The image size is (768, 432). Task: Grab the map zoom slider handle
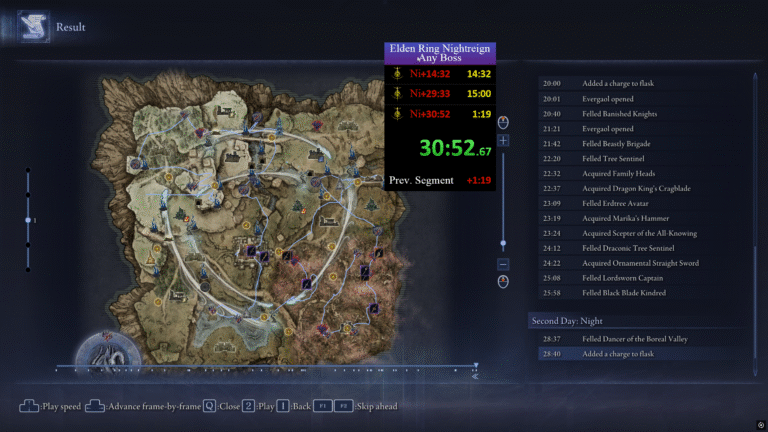click(x=503, y=244)
